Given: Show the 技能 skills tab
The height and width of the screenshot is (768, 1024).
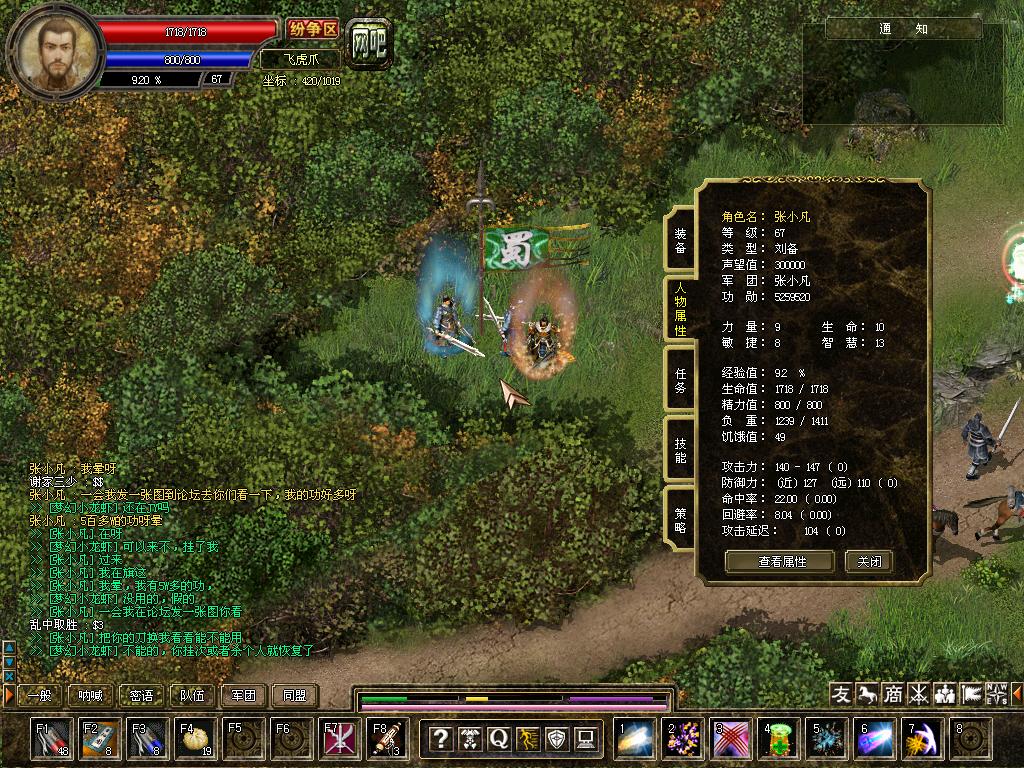Looking at the screenshot, I should [680, 450].
